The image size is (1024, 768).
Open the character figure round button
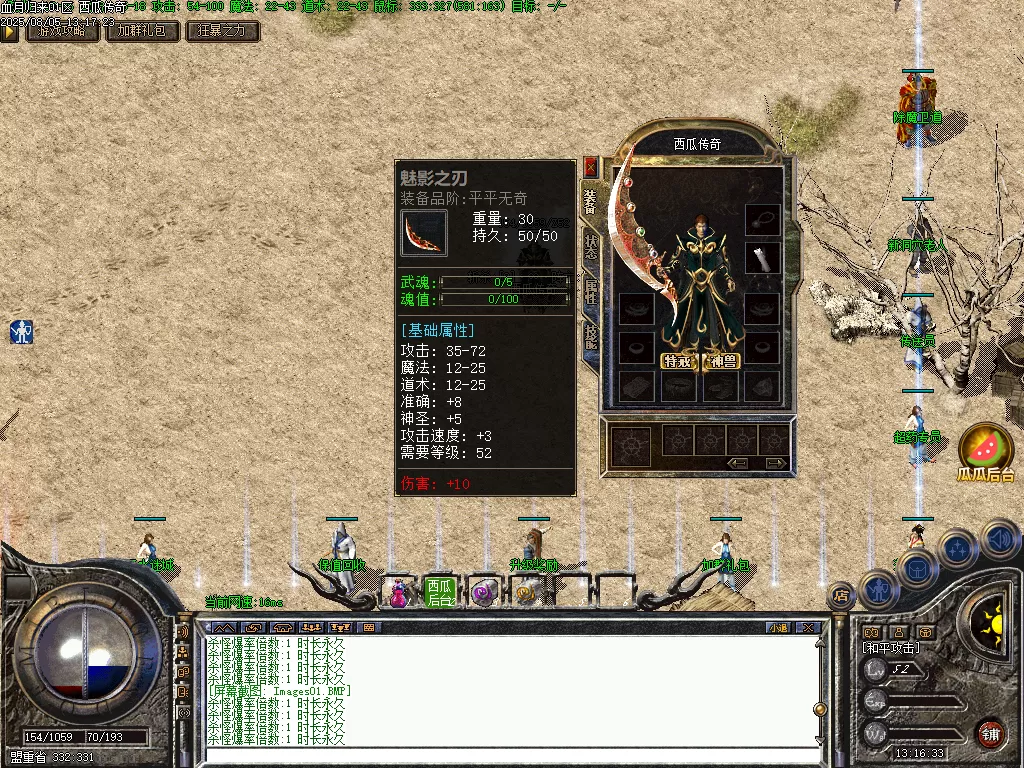[877, 590]
